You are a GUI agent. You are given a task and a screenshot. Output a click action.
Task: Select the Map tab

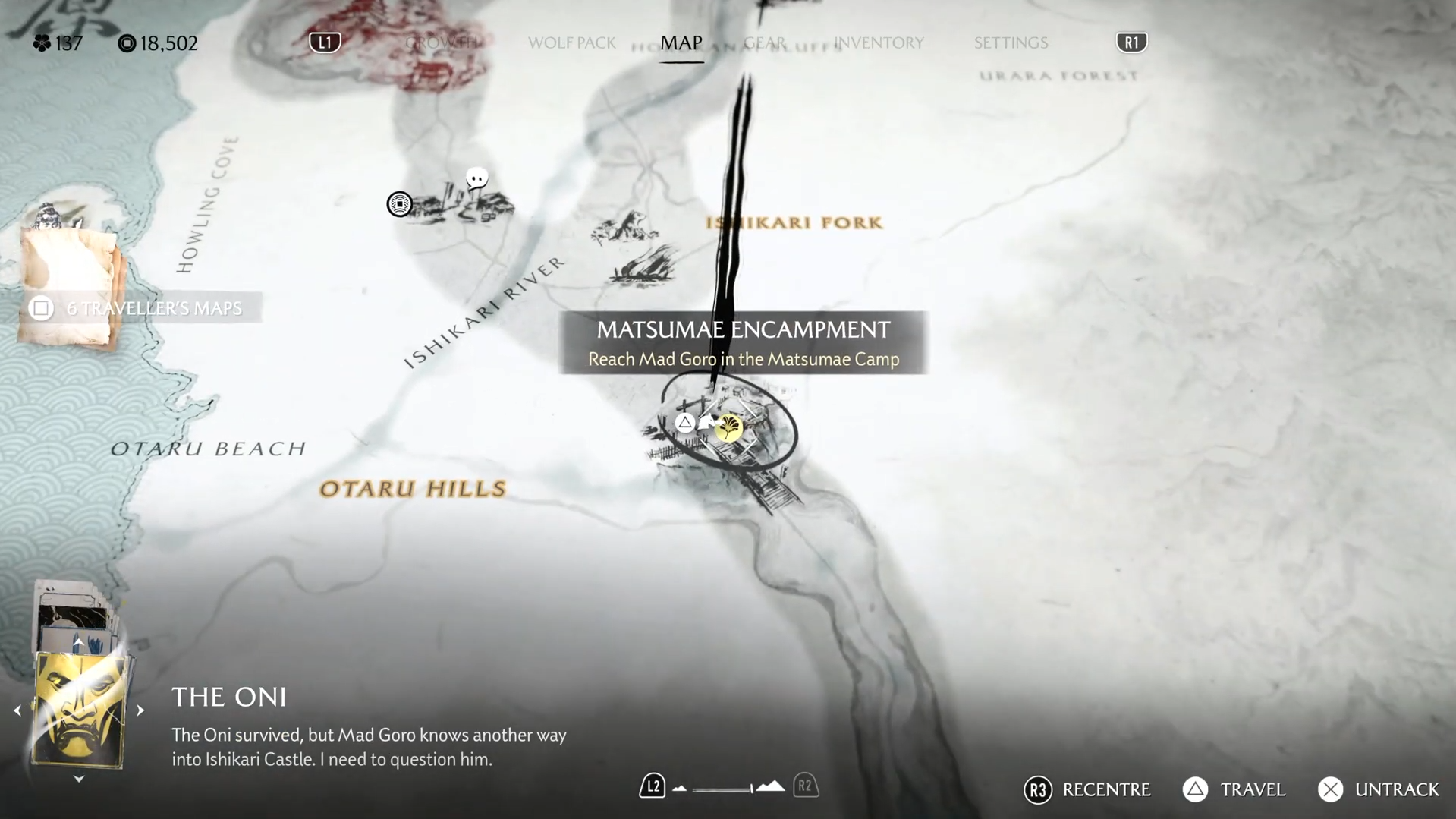point(681,43)
